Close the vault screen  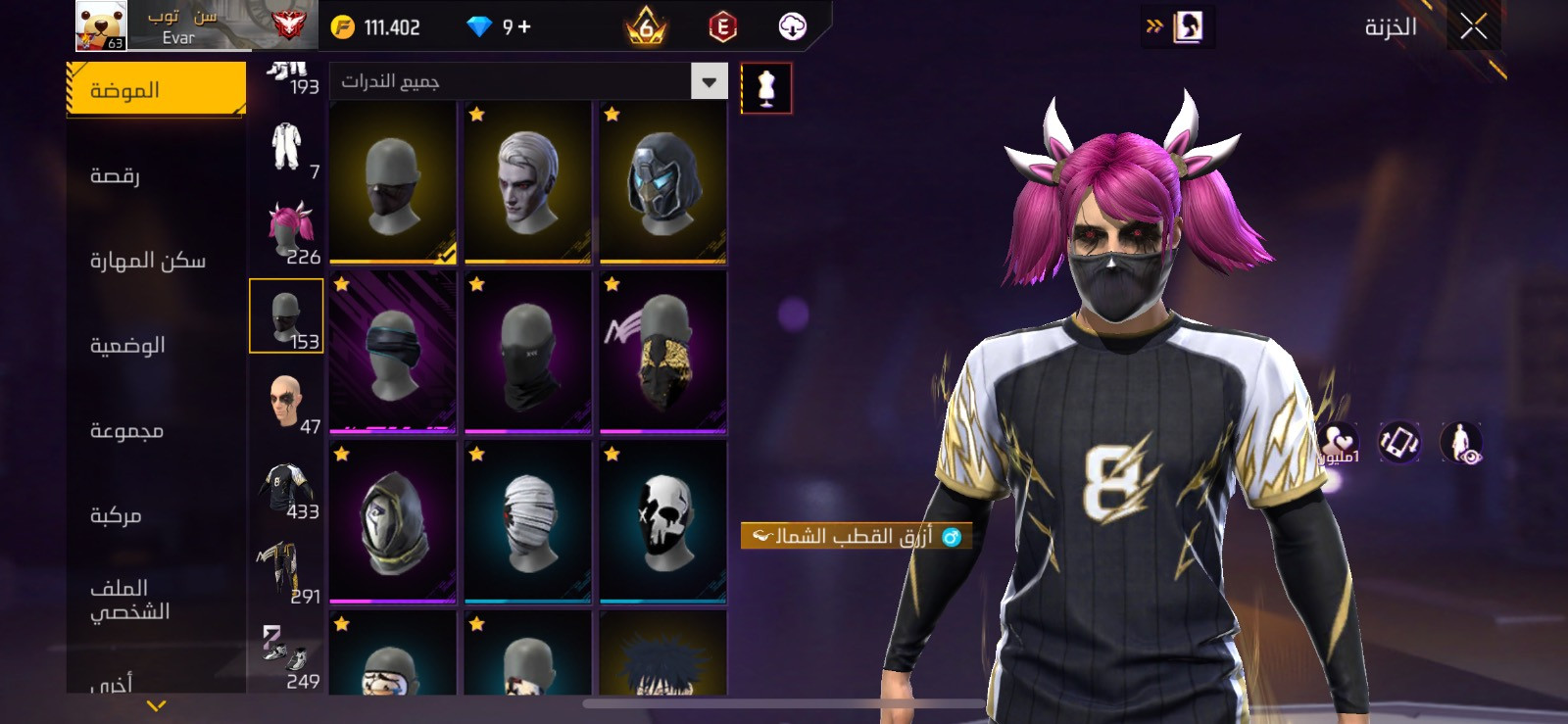[x=1473, y=26]
